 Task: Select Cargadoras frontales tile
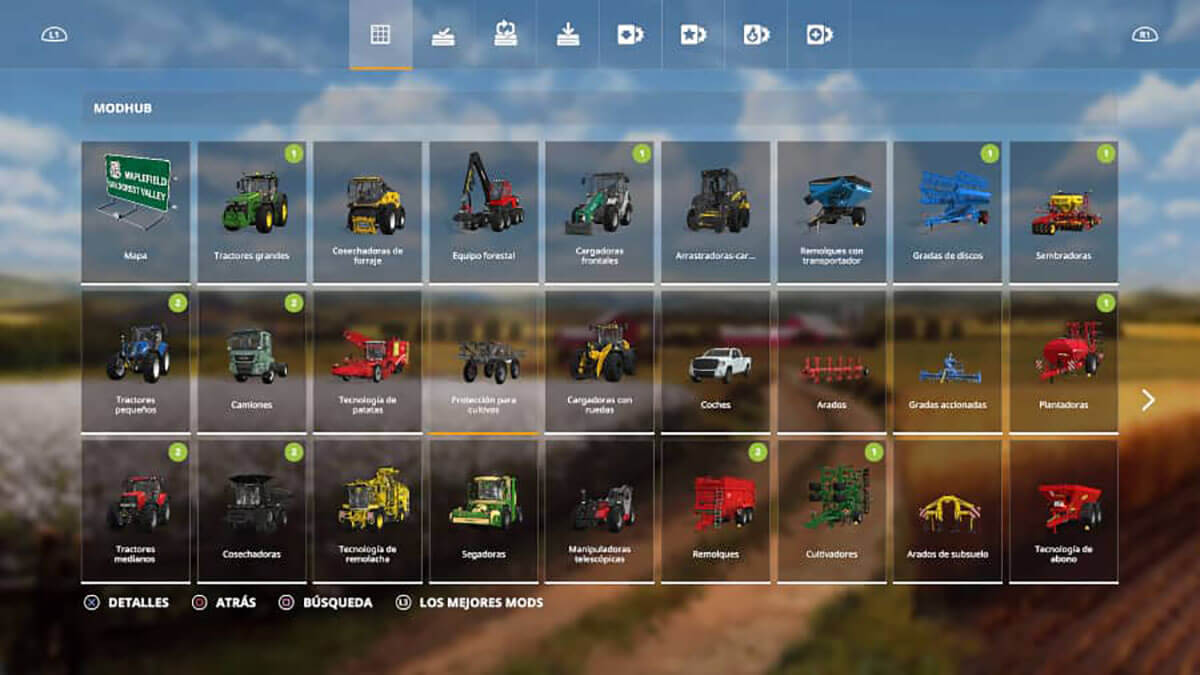click(x=600, y=211)
